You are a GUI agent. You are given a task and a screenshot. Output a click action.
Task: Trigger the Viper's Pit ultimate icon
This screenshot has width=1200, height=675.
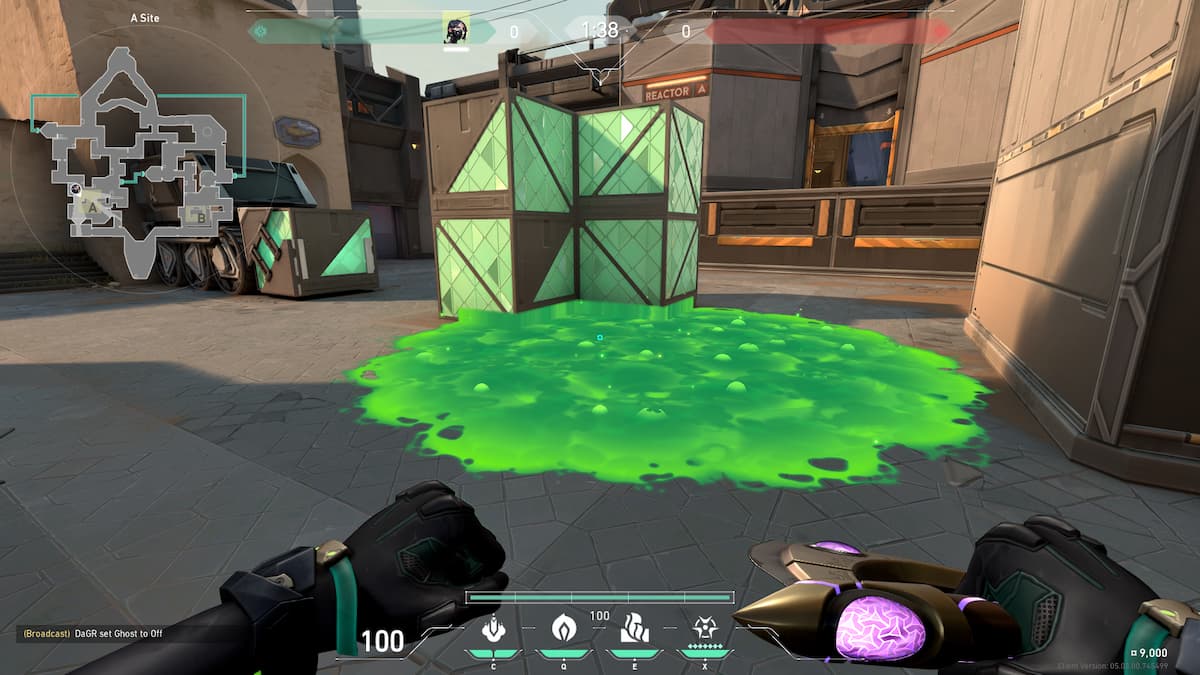[704, 629]
